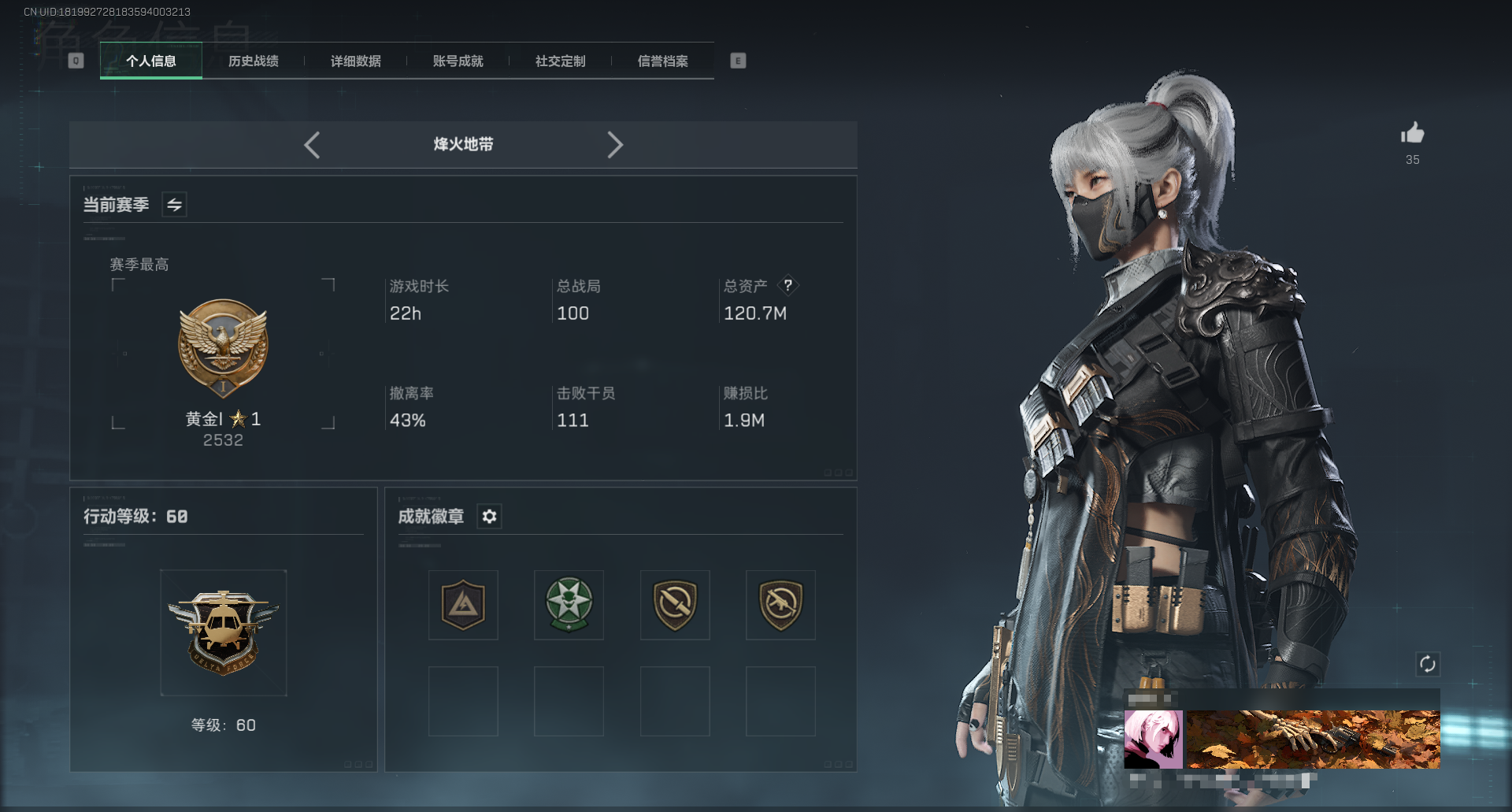Viewport: 1512px width, 812px height.
Task: Switch to the 个人信息 tab
Action: (151, 61)
